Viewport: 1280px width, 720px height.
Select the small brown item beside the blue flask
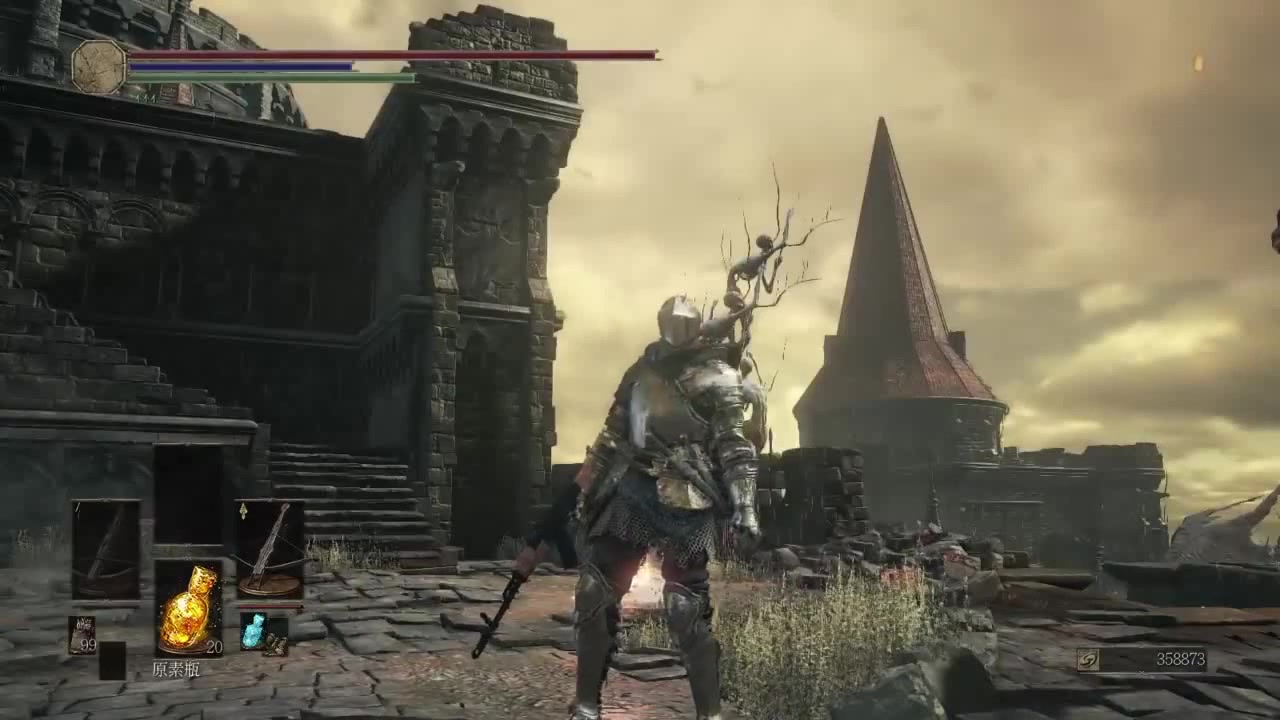(x=276, y=644)
